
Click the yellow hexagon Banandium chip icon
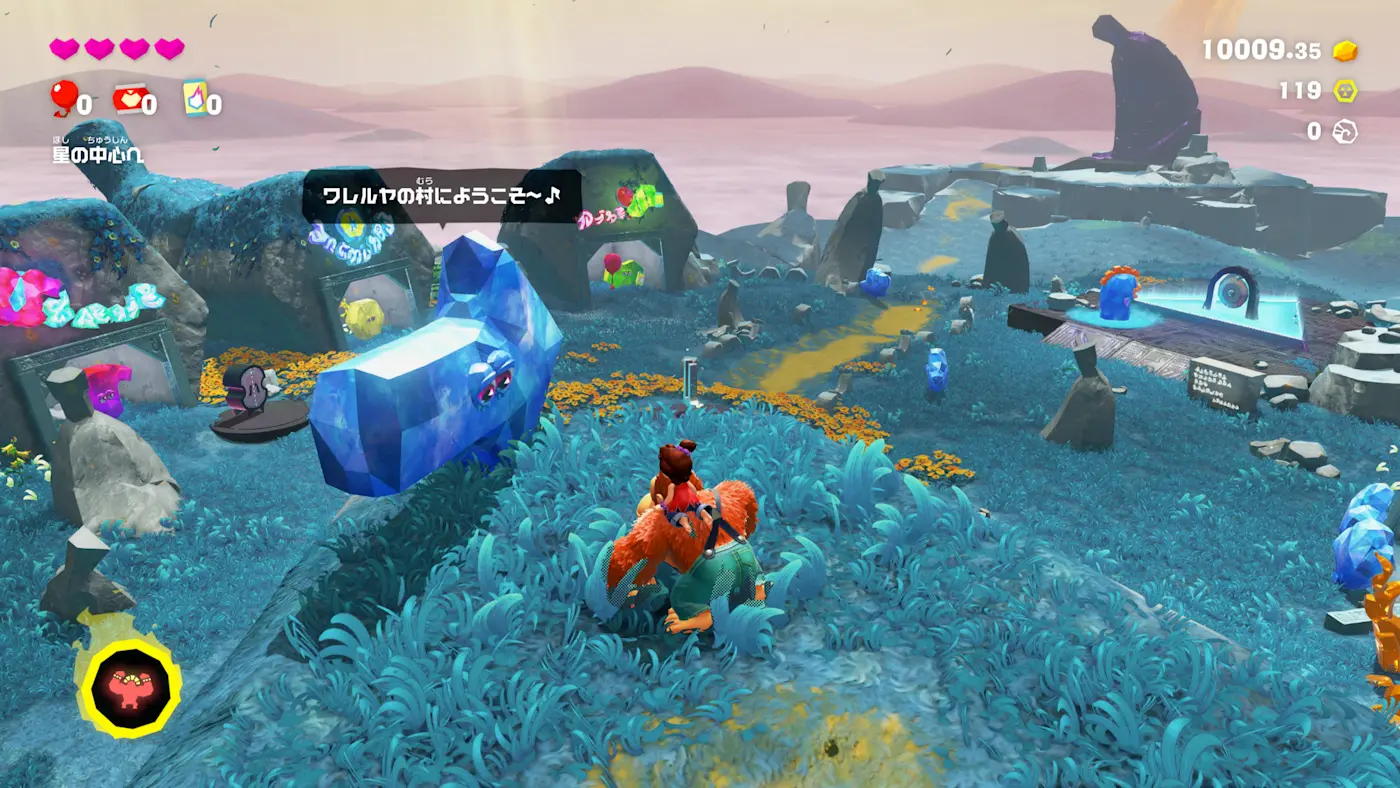point(1346,91)
